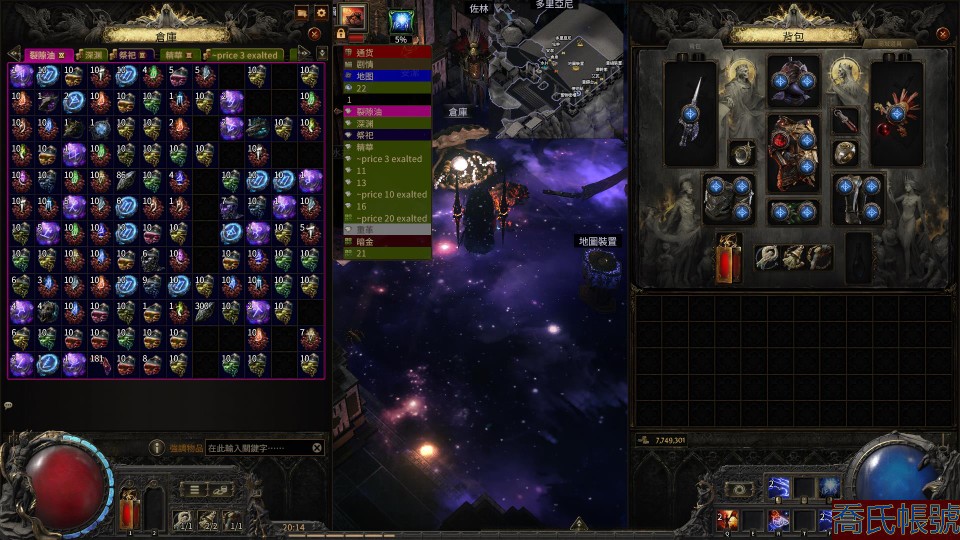The width and height of the screenshot is (960, 540).
Task: Select the equipped dagger weapon slot
Action: 692,112
